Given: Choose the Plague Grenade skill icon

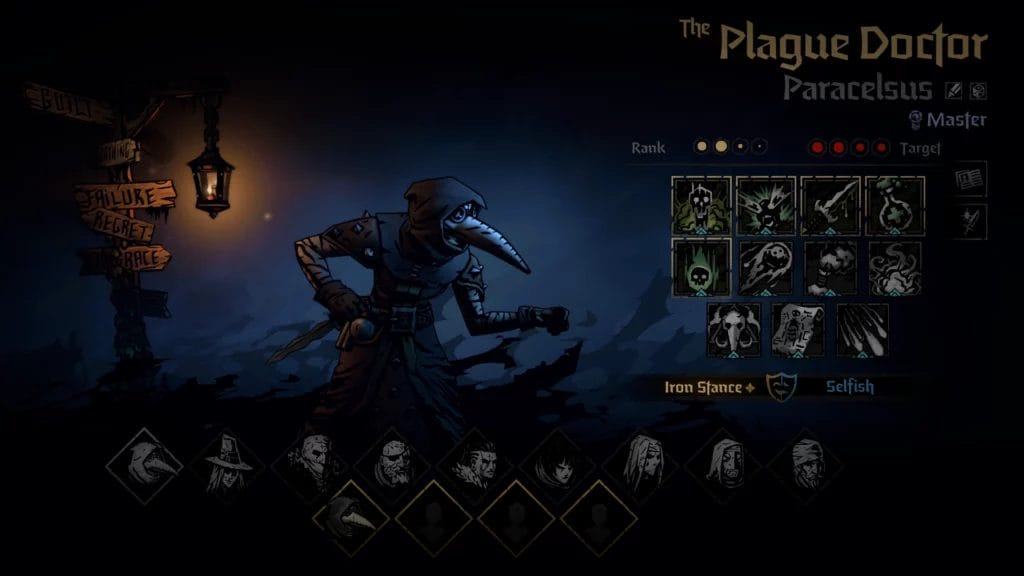Looking at the screenshot, I should pyautogui.click(x=766, y=267).
